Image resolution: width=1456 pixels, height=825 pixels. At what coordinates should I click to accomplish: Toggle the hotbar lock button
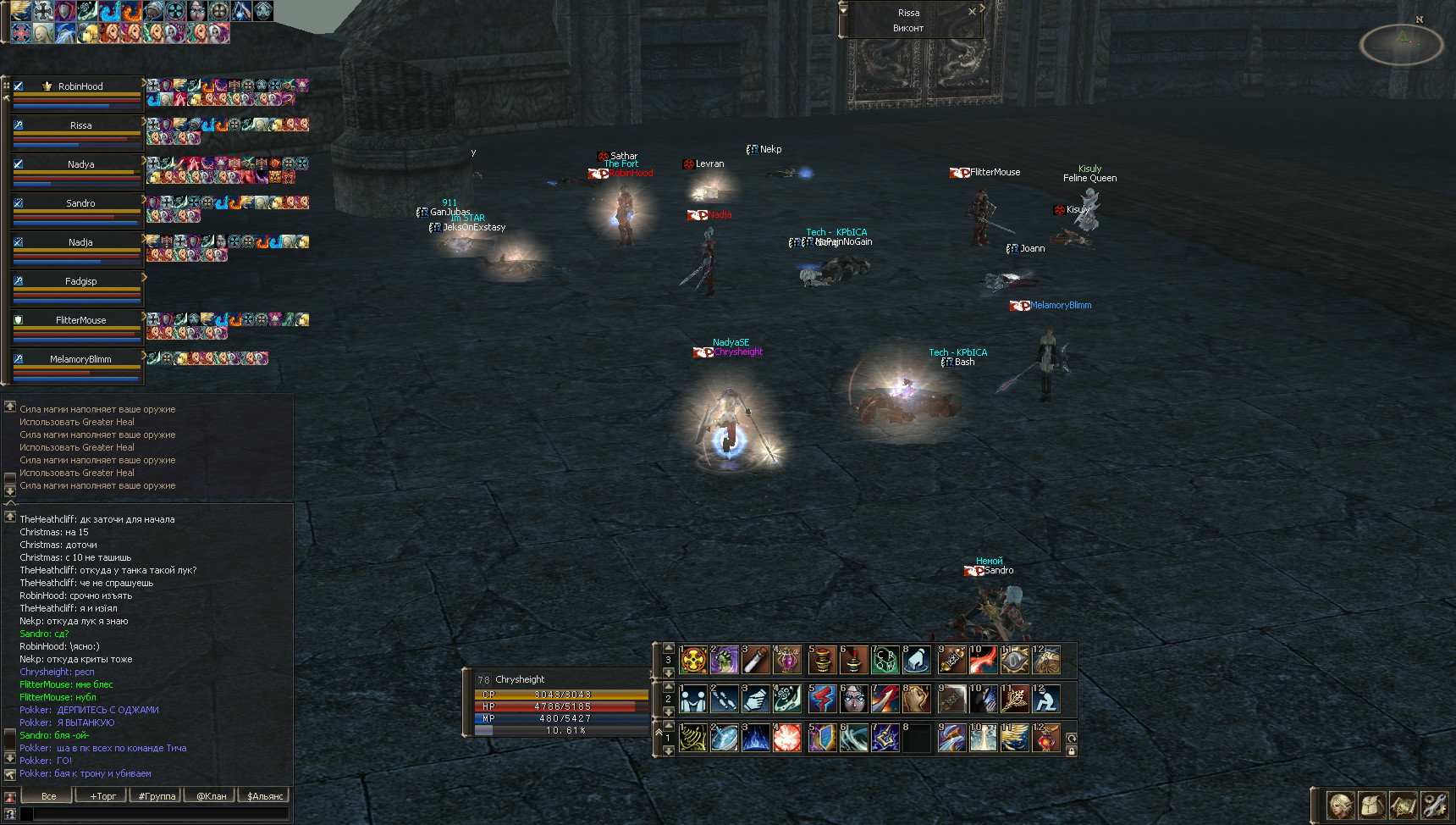pyautogui.click(x=1072, y=751)
